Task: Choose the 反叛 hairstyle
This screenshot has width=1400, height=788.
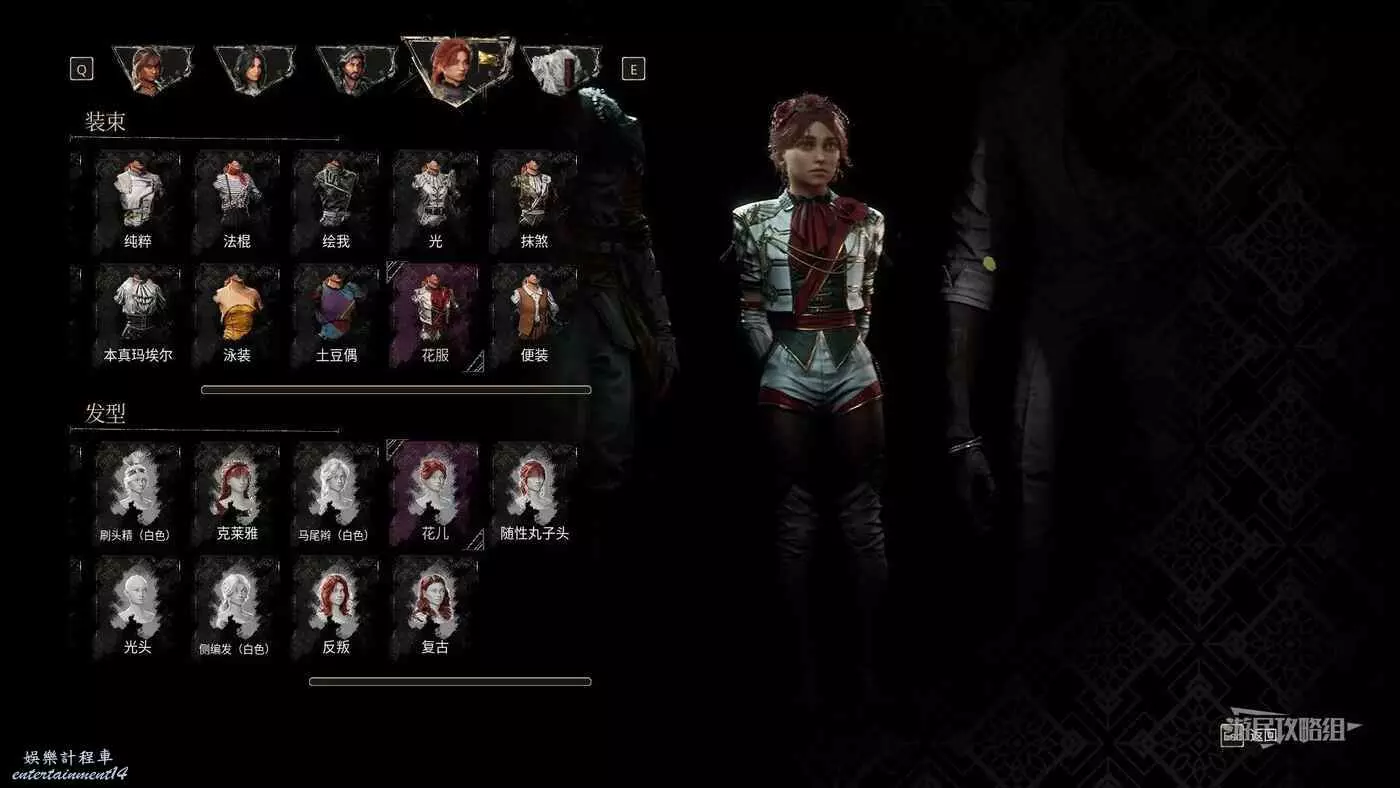Action: click(x=336, y=607)
